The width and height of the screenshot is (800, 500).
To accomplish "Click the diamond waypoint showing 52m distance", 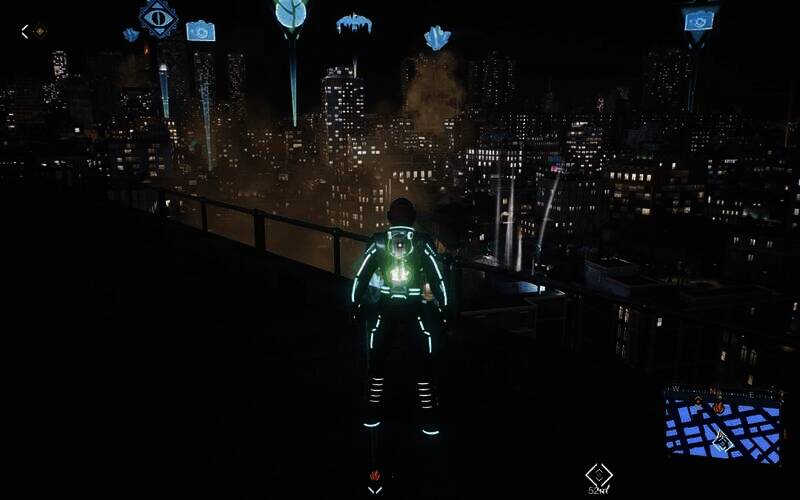I will pyautogui.click(x=598, y=474).
